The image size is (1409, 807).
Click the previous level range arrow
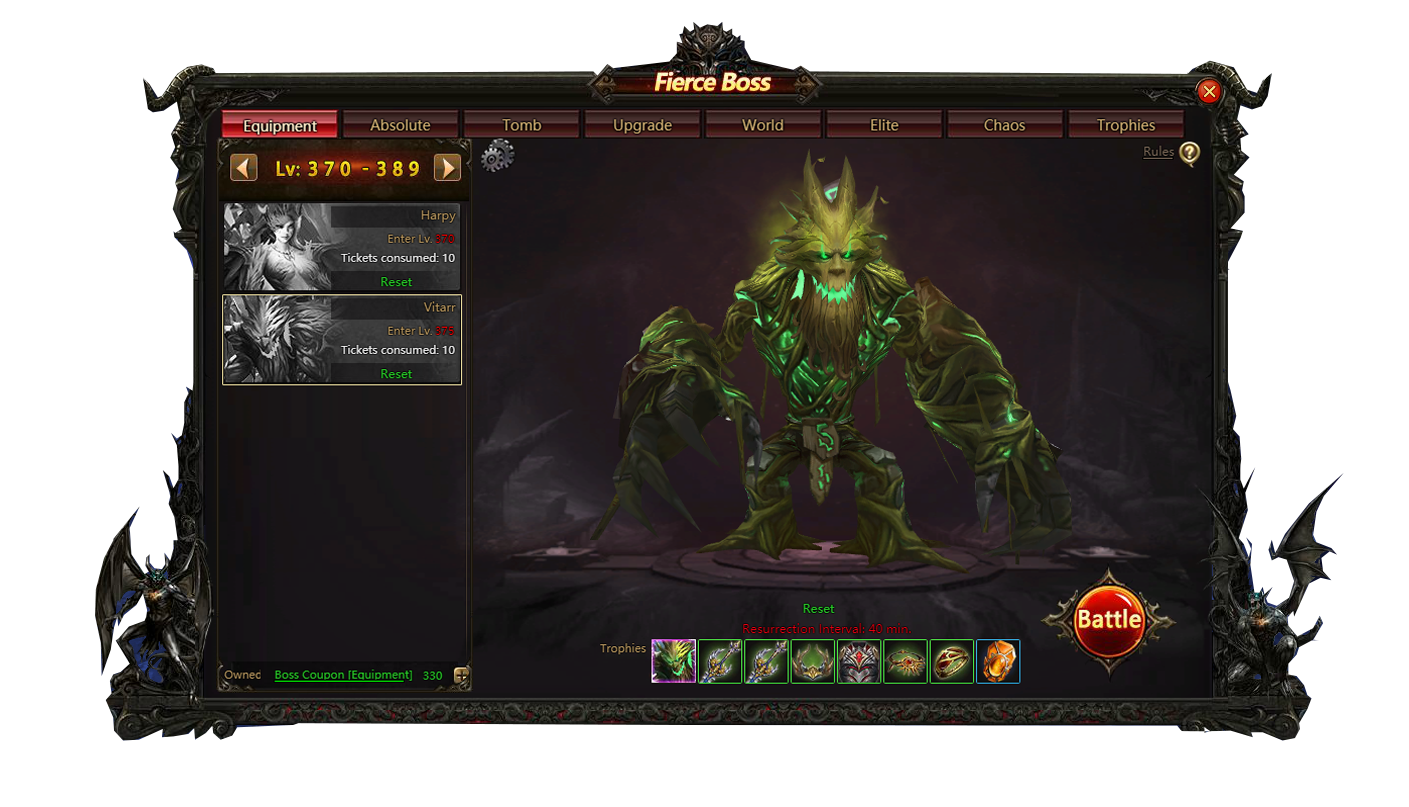[244, 168]
